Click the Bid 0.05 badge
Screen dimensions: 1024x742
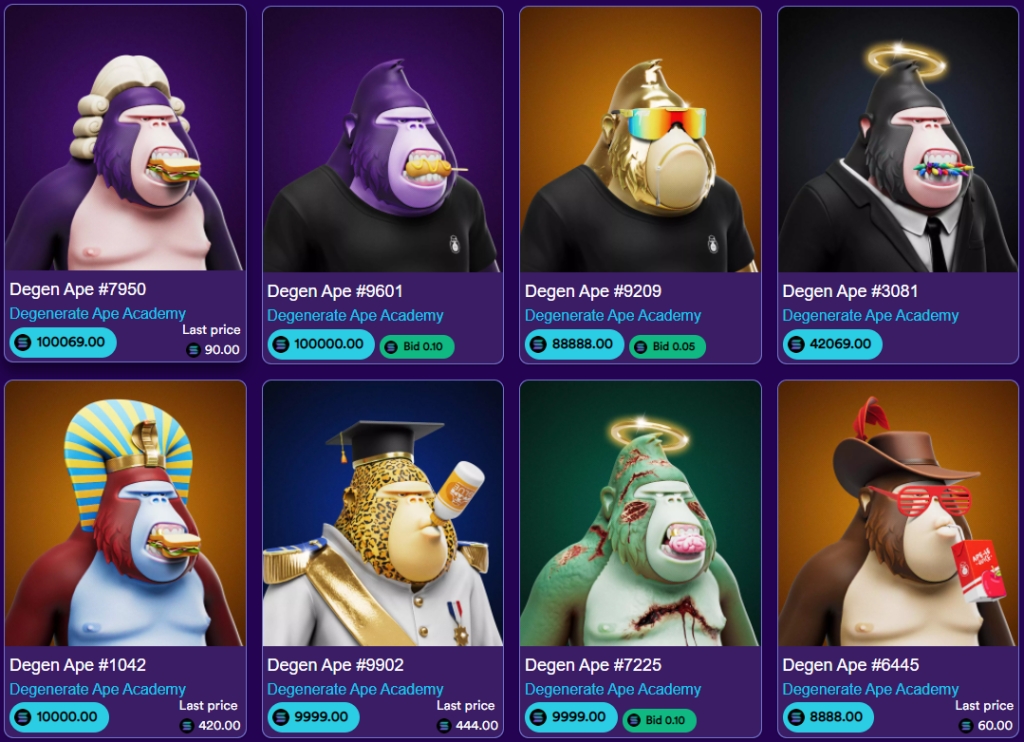[667, 346]
